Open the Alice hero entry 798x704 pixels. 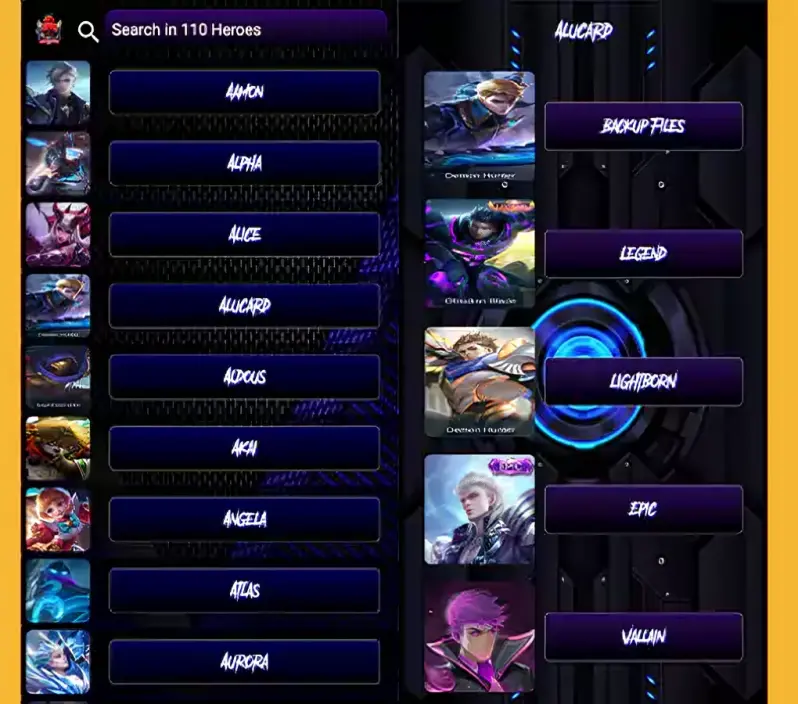pos(244,234)
